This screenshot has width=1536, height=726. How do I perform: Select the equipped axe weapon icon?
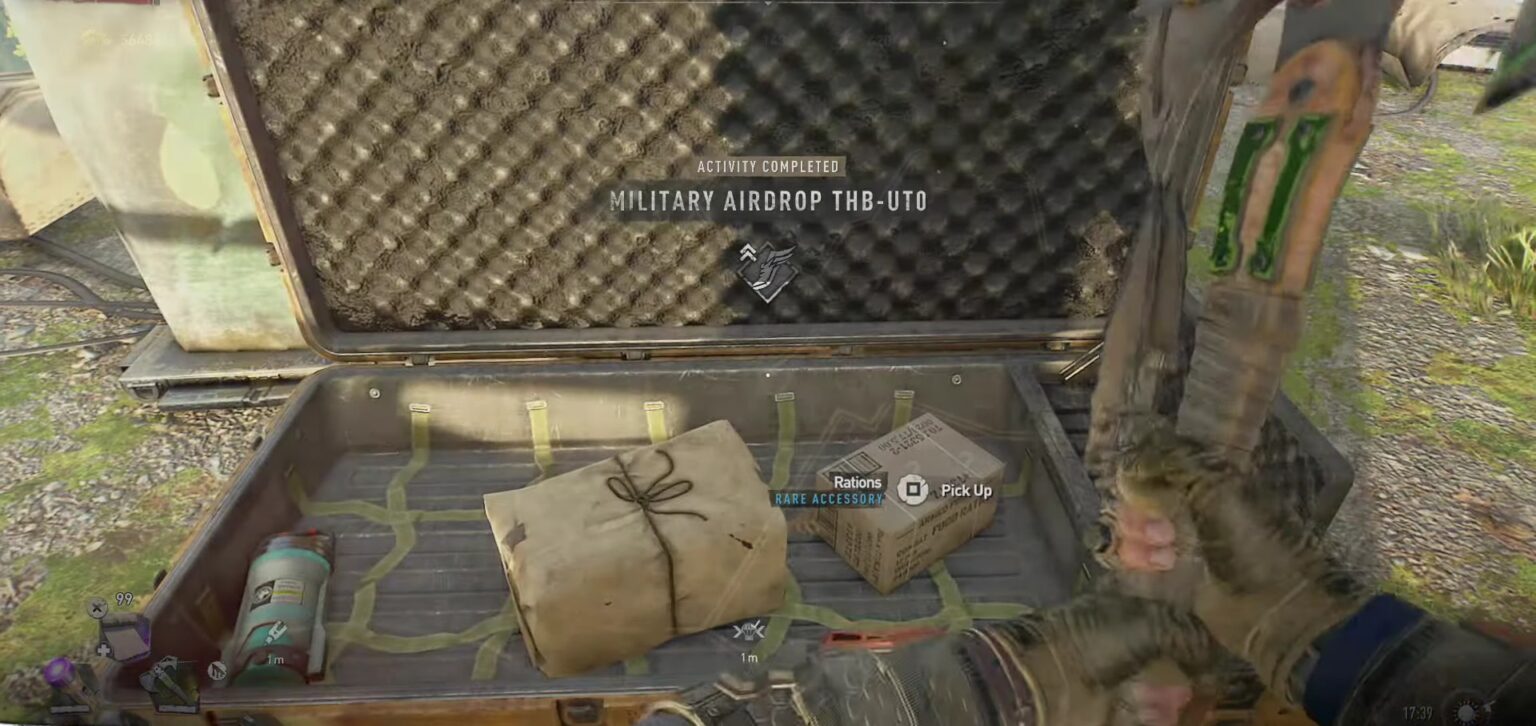170,683
